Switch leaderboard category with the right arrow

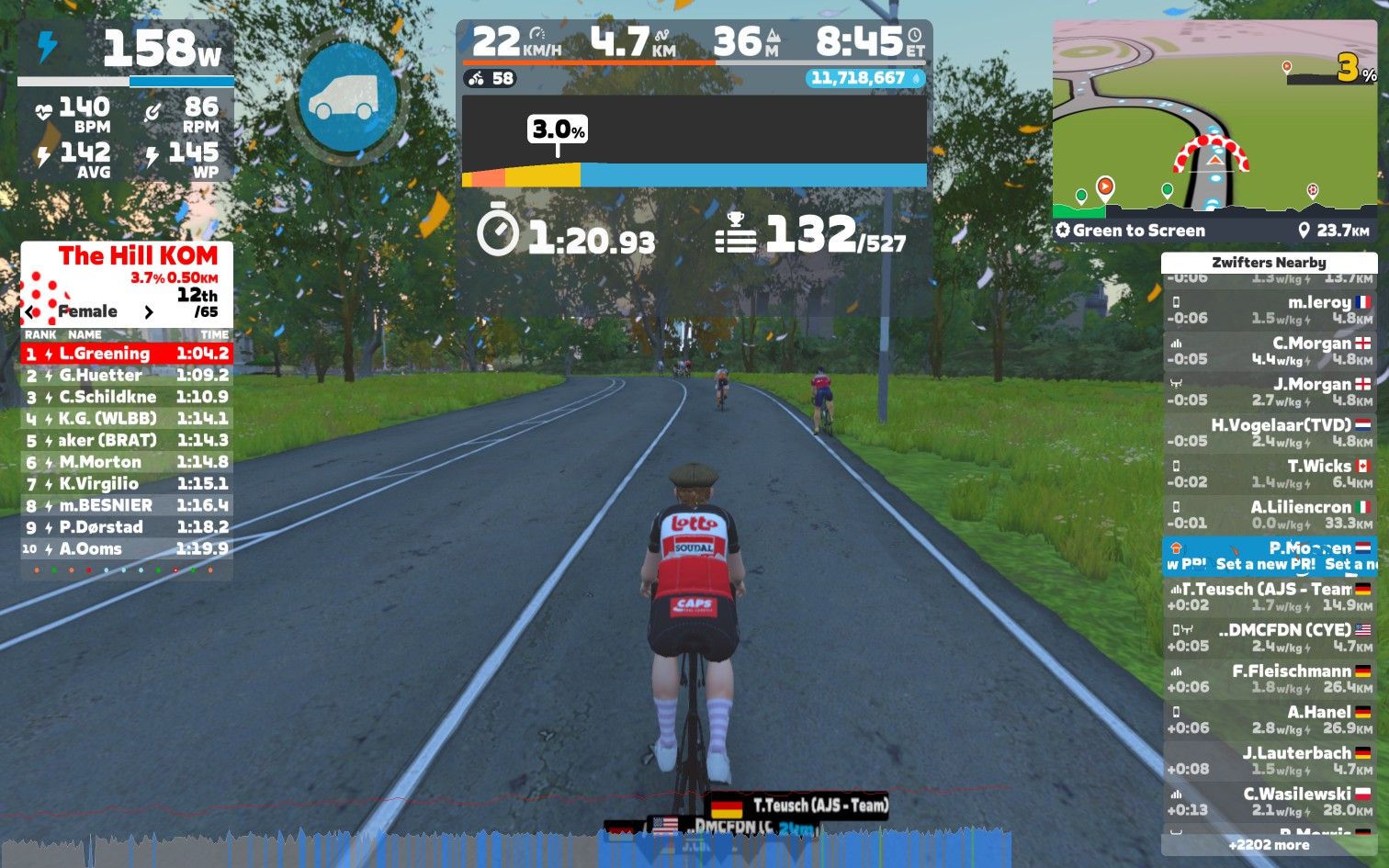pos(149,312)
